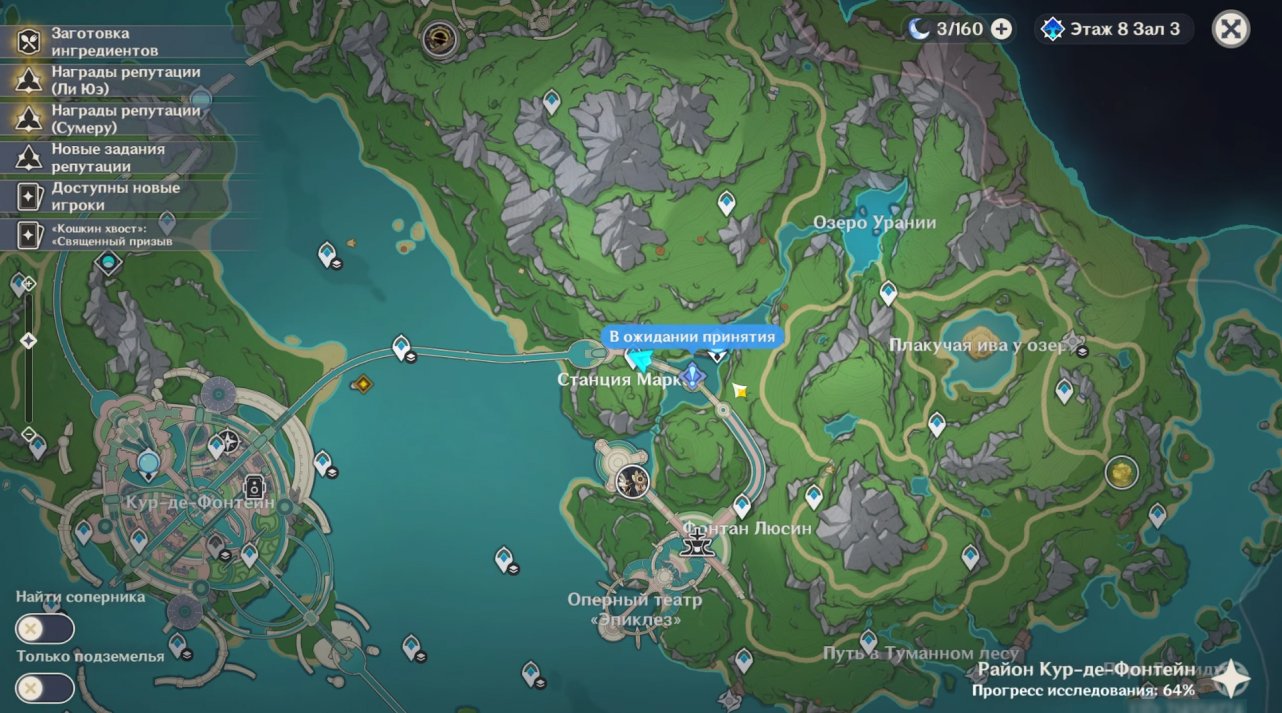Select the yellow circular boss marker
The width and height of the screenshot is (1282, 713).
coord(1122,472)
